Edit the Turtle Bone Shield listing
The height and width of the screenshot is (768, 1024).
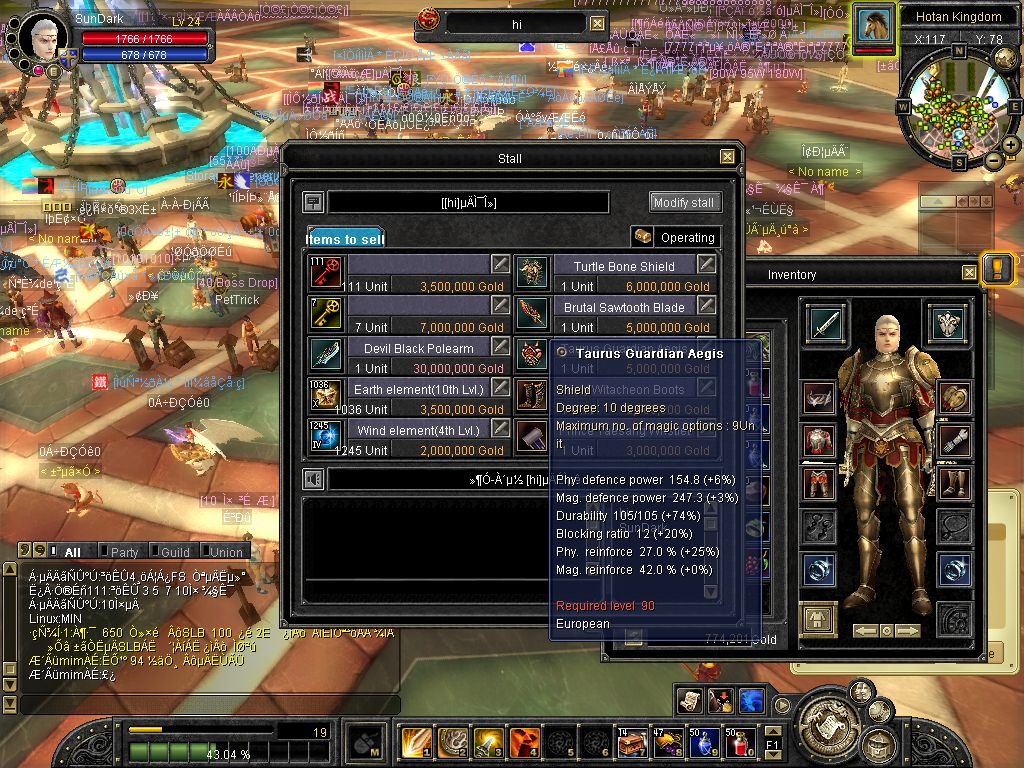(x=706, y=264)
